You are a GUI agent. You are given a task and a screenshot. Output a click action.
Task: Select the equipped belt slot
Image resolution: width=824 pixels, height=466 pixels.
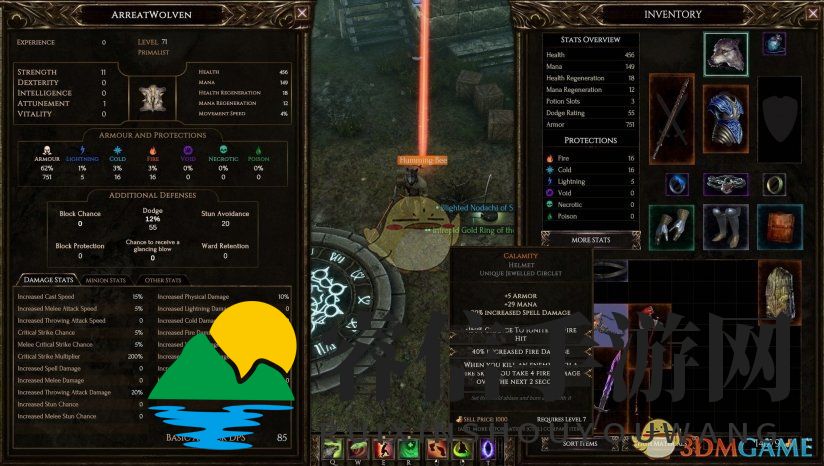tap(725, 184)
